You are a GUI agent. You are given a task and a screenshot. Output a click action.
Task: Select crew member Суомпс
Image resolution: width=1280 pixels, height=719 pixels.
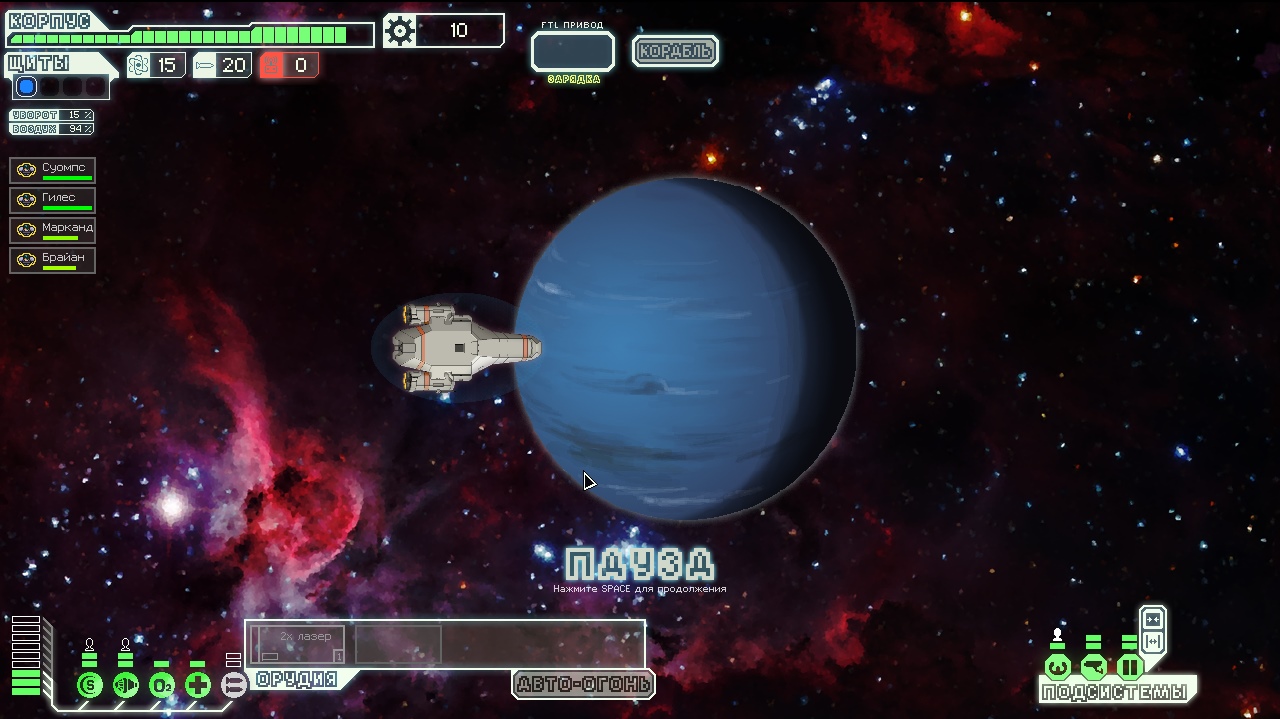[53, 170]
